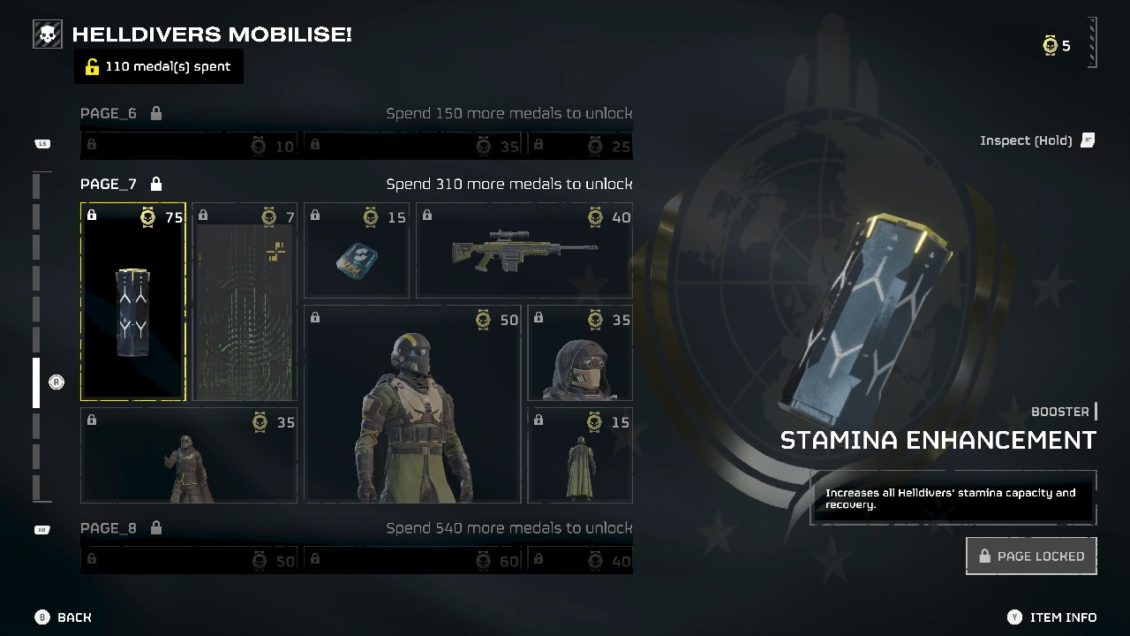Select the 50-medal body armor tile
This screenshot has width=1130, height=636.
pos(412,404)
